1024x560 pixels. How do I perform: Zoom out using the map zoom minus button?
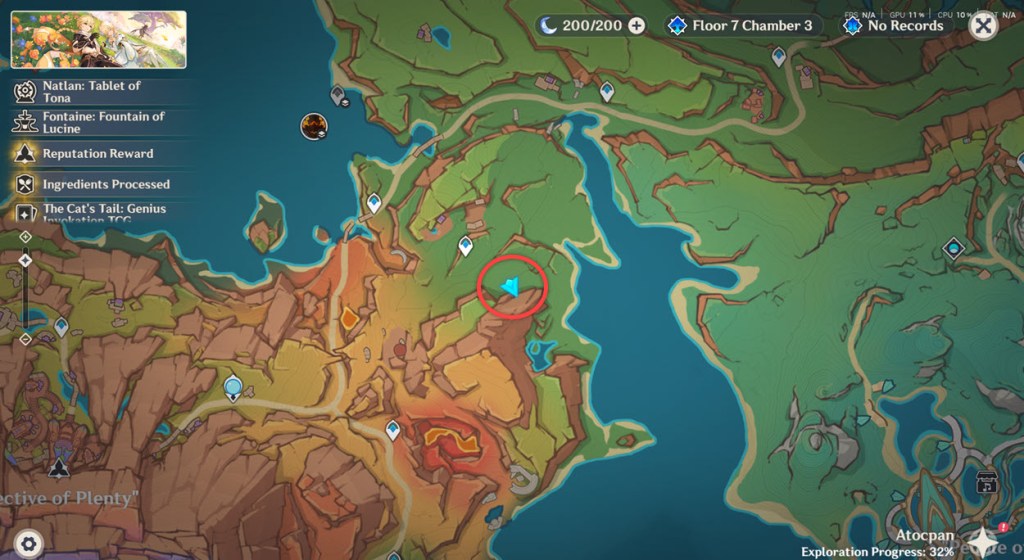pos(25,339)
